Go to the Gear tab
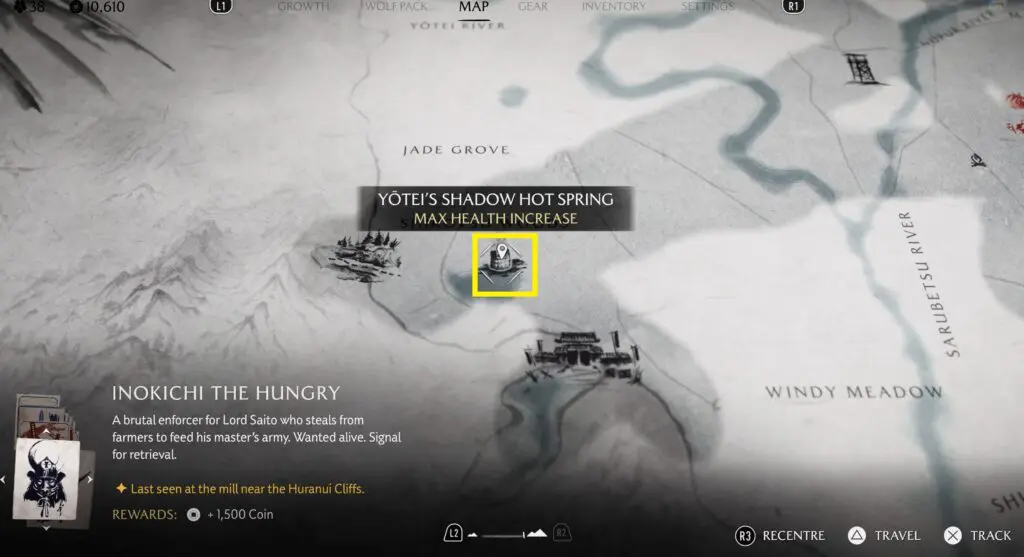1024x557 pixels. pyautogui.click(x=532, y=7)
